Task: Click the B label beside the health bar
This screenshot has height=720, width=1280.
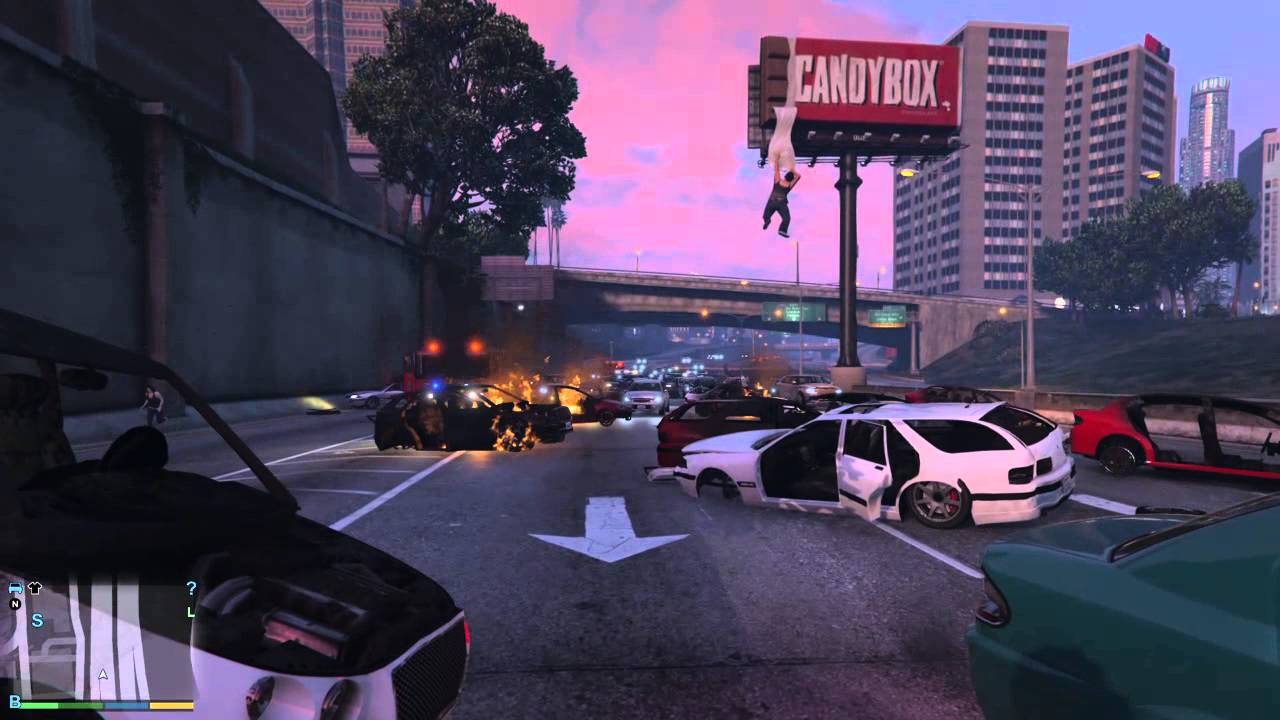Action: click(14, 702)
